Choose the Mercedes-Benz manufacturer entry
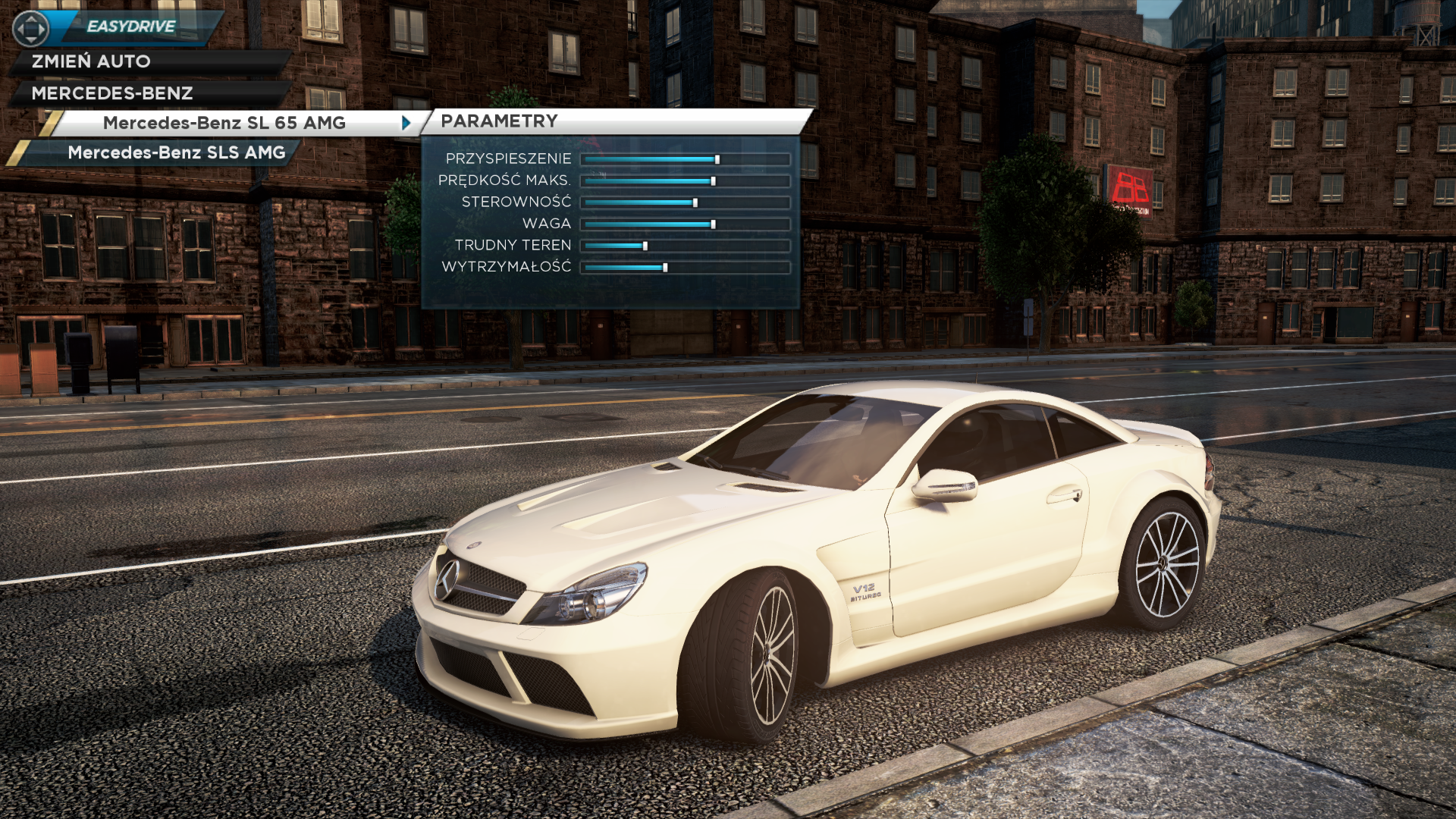Screen dimensions: 1456x819 point(112,93)
